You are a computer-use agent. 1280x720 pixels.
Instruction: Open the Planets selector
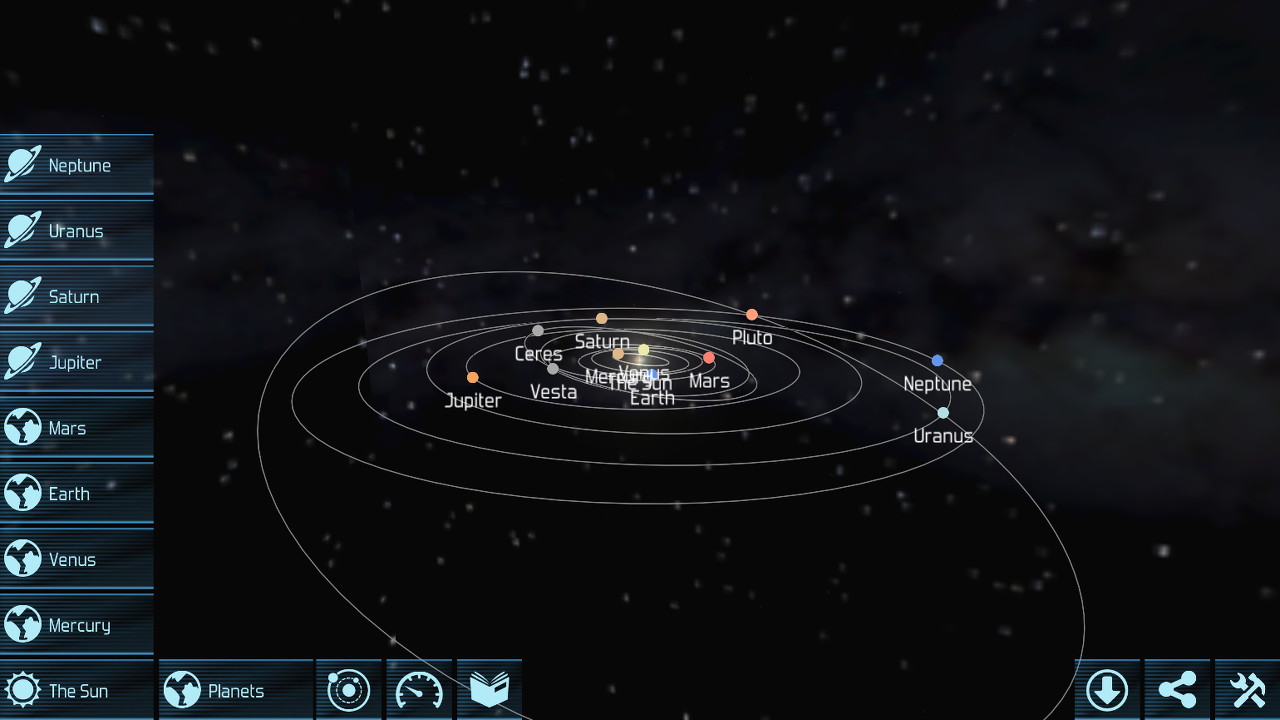235,689
